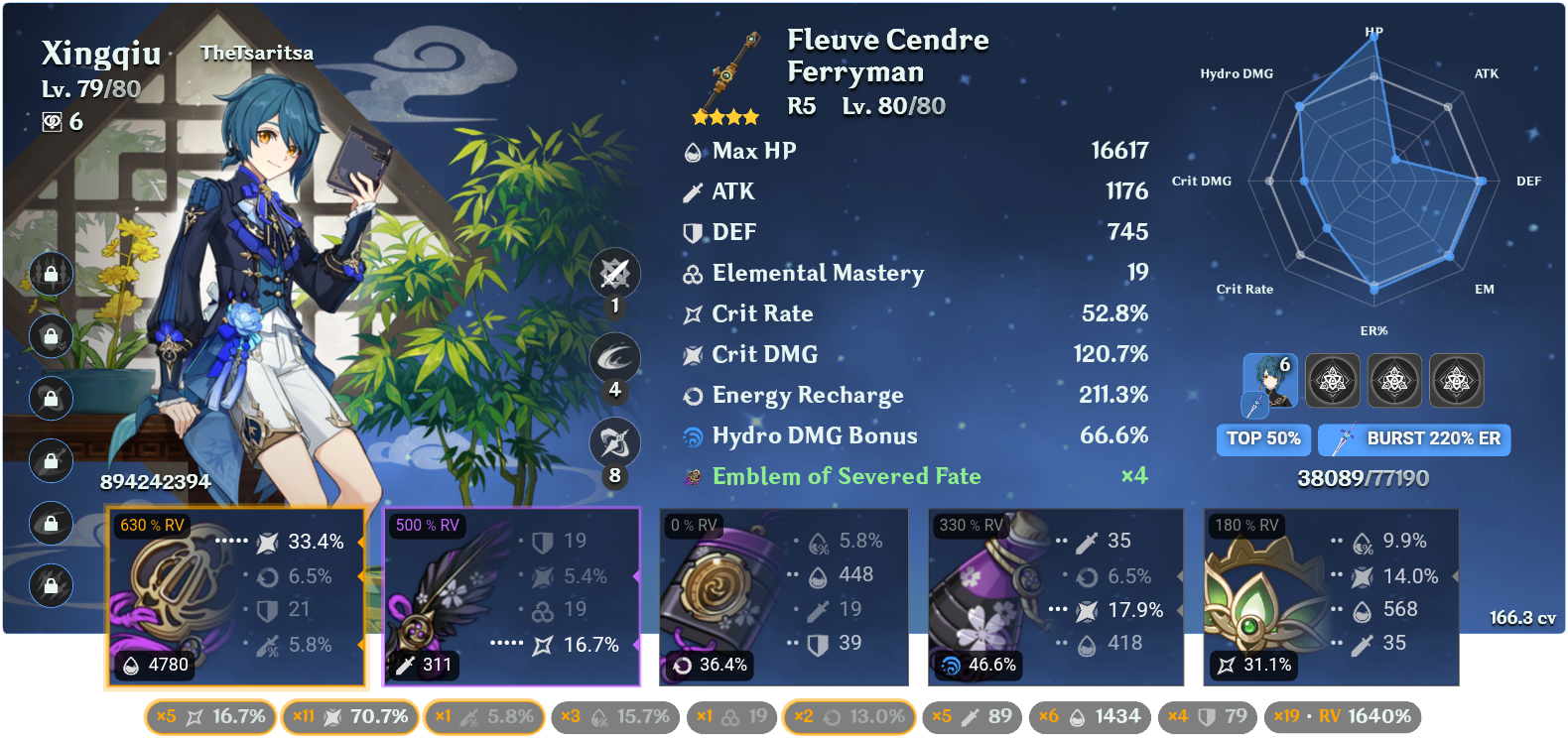Screen dimensions: 1568x741
Task: Click the TOP 50% badge
Action: pos(1262,439)
